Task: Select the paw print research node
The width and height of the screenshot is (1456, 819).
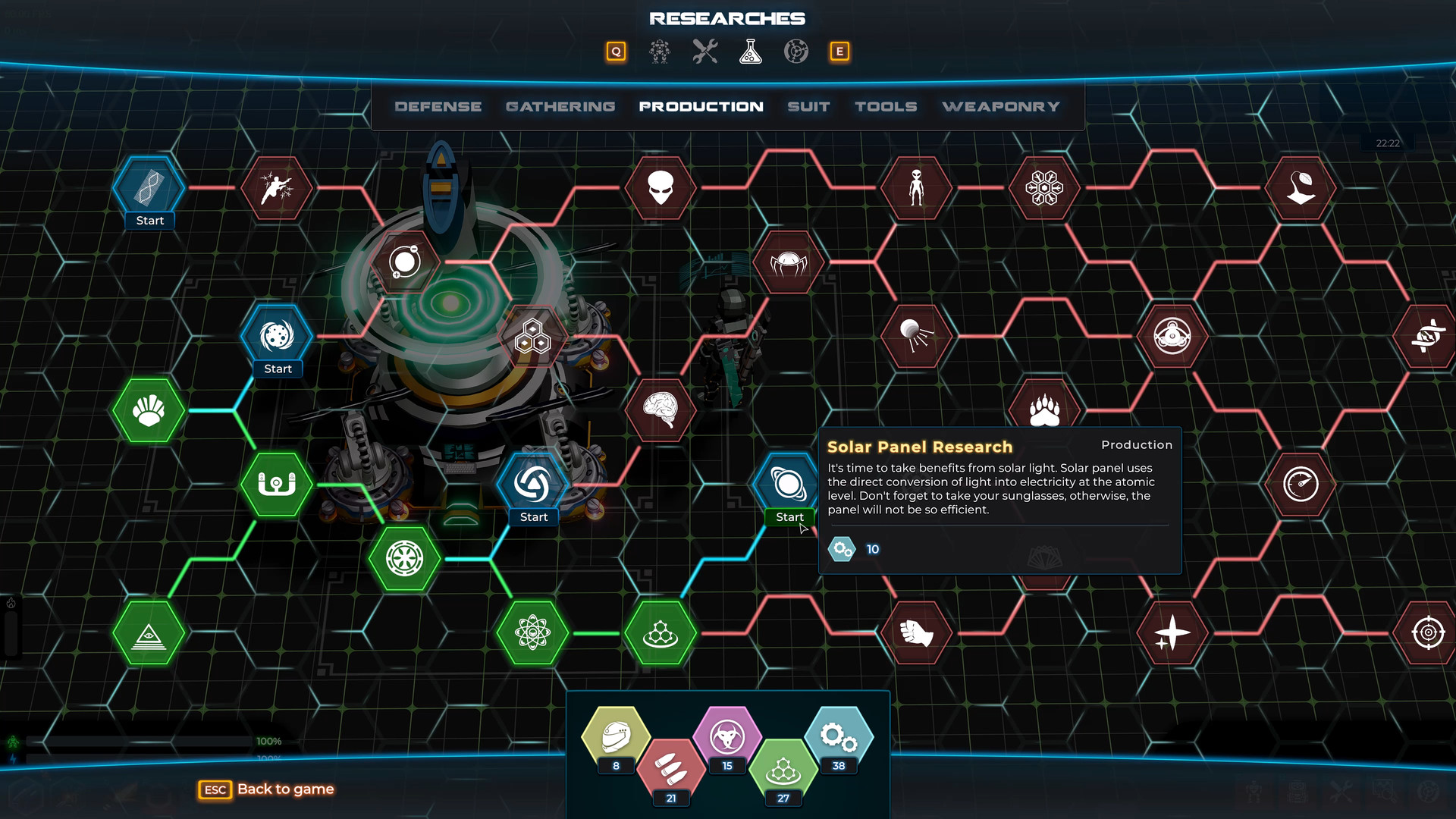Action: pos(1043,407)
